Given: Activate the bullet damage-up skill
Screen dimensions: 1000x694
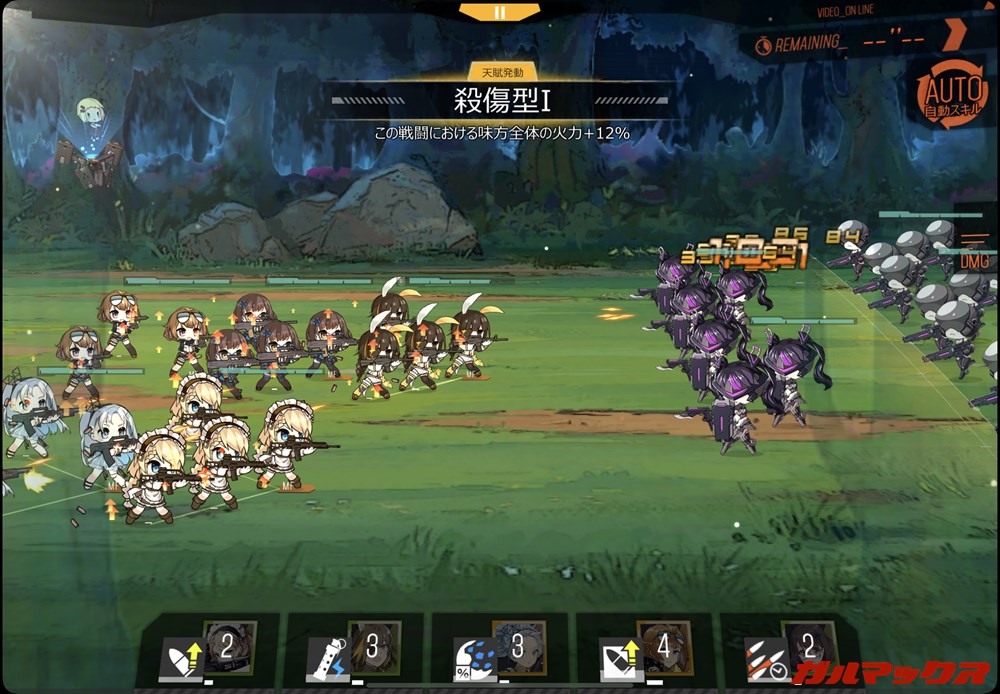Looking at the screenshot, I should click(x=183, y=657).
